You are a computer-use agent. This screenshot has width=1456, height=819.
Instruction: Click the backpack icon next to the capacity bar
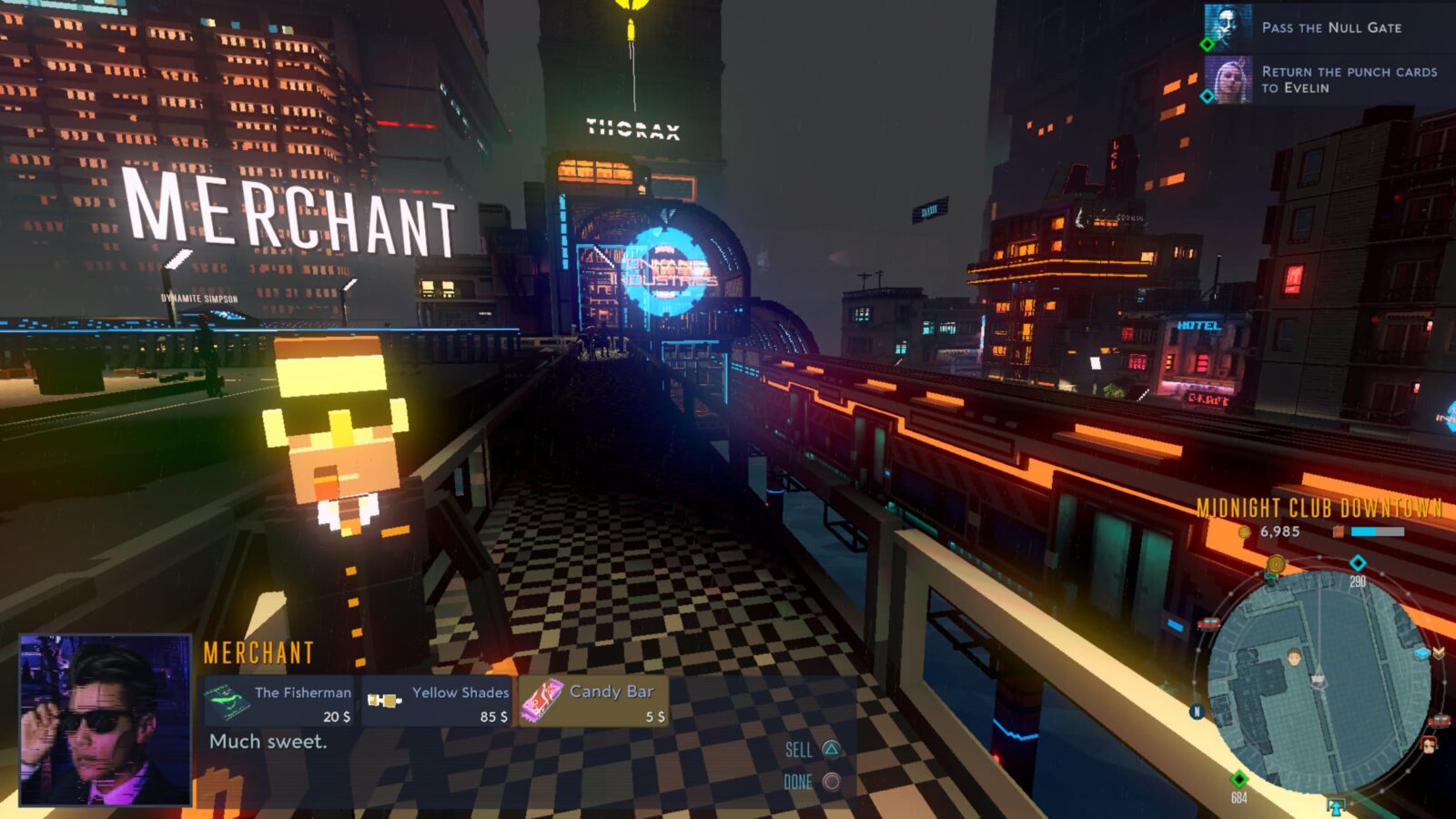(x=1338, y=531)
